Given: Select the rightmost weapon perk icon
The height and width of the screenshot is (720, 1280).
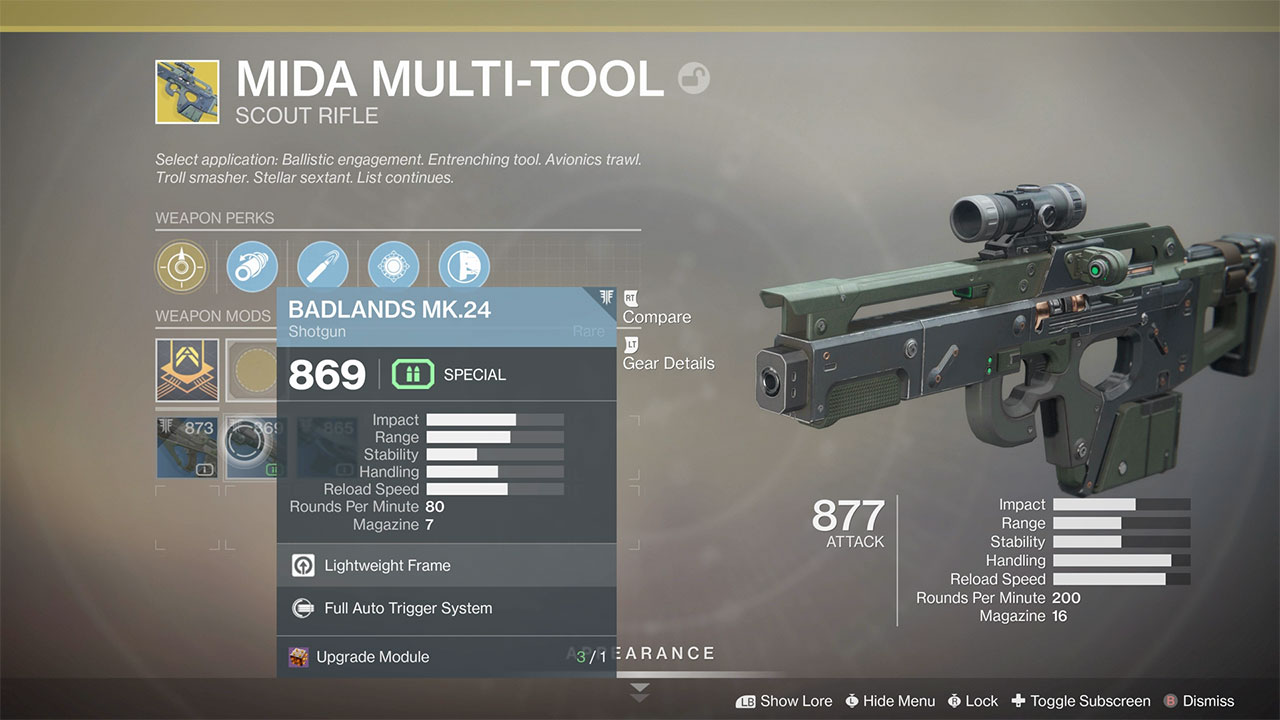Looking at the screenshot, I should (x=461, y=266).
